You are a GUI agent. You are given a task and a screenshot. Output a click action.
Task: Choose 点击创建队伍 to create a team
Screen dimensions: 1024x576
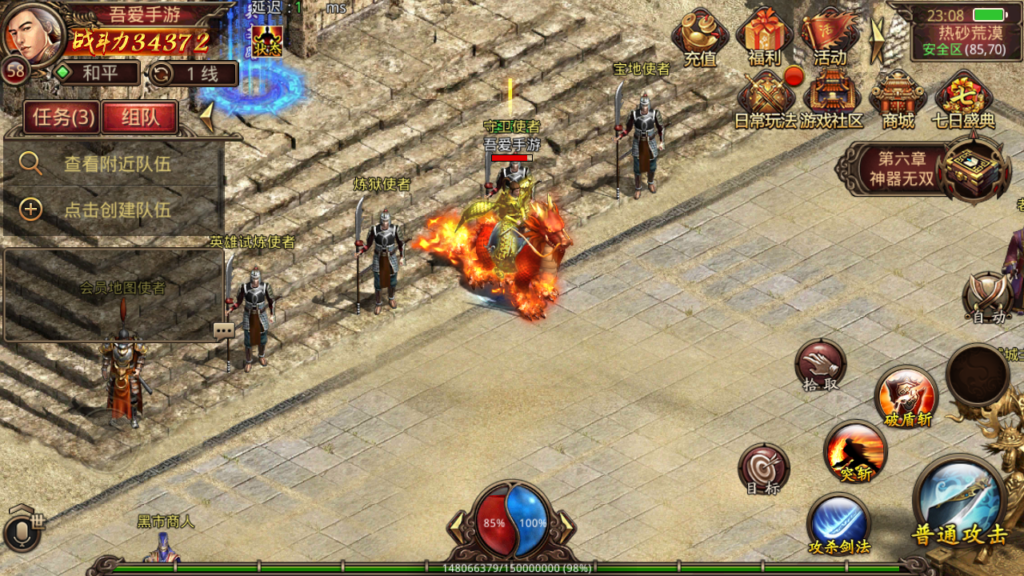[x=115, y=209]
